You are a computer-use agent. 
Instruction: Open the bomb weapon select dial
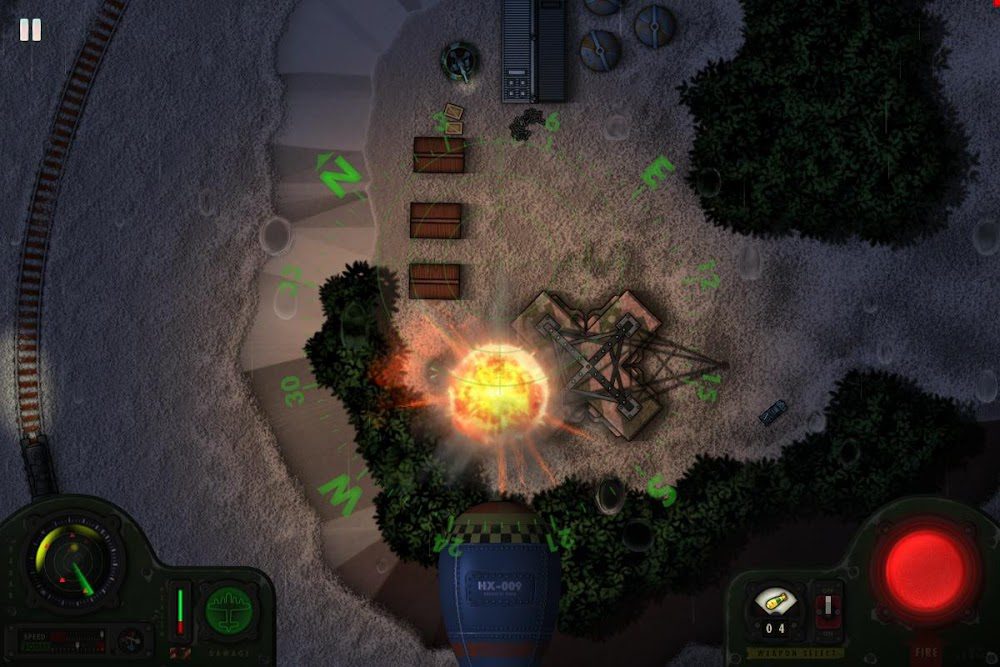[774, 602]
